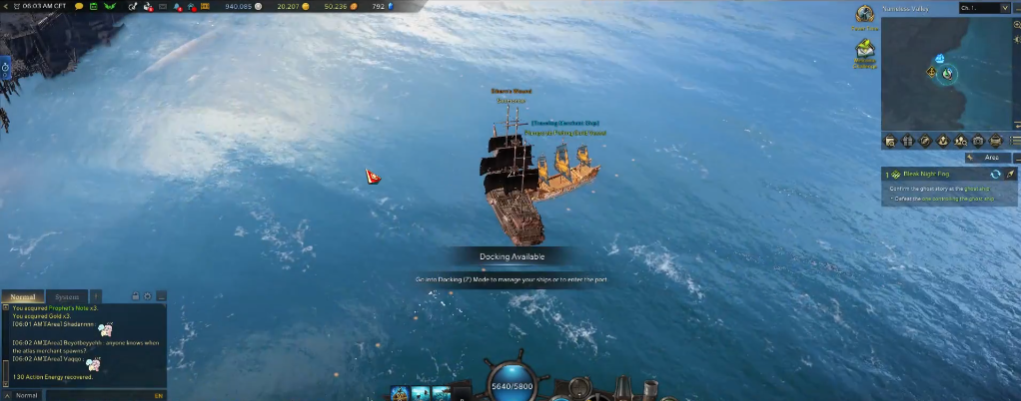Click the refresh arrows on quest tracker
The image size is (1021, 401).
(995, 174)
